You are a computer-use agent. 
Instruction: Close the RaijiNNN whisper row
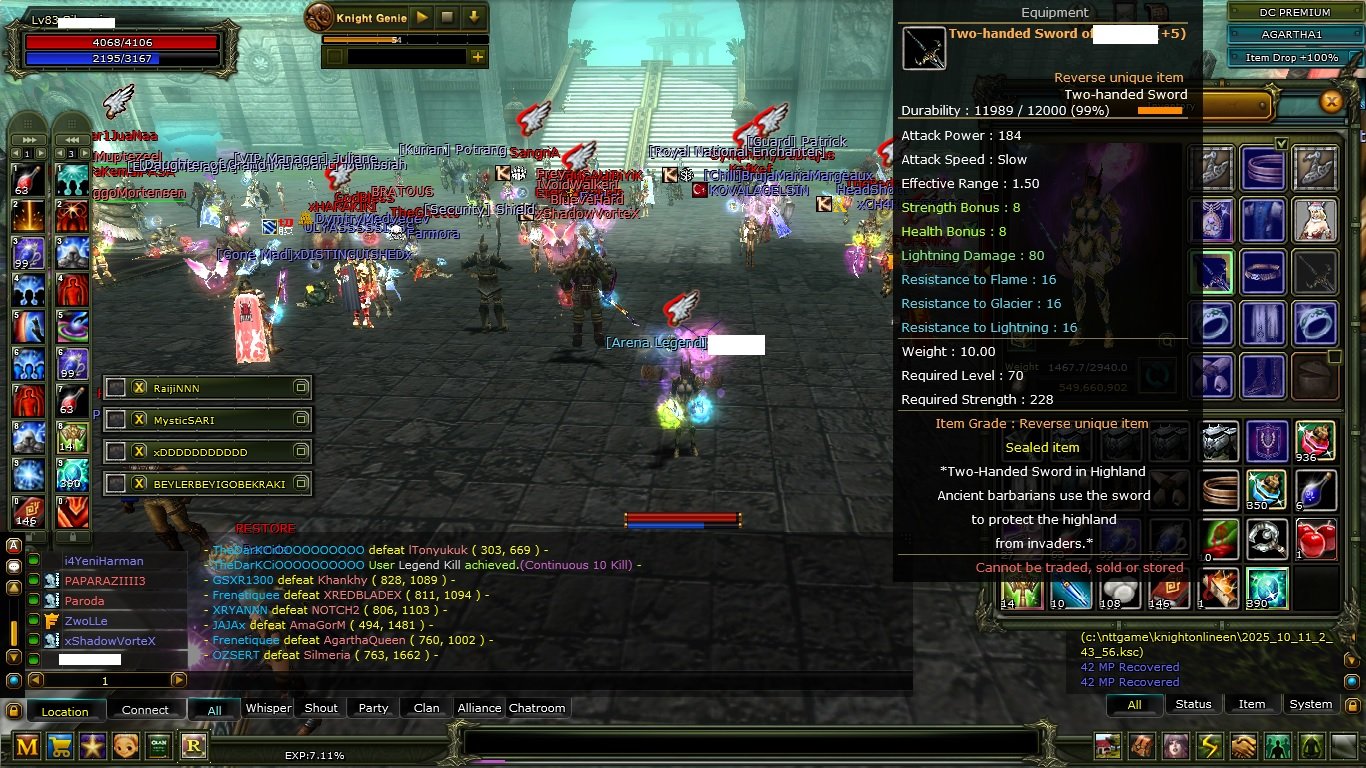pyautogui.click(x=140, y=388)
